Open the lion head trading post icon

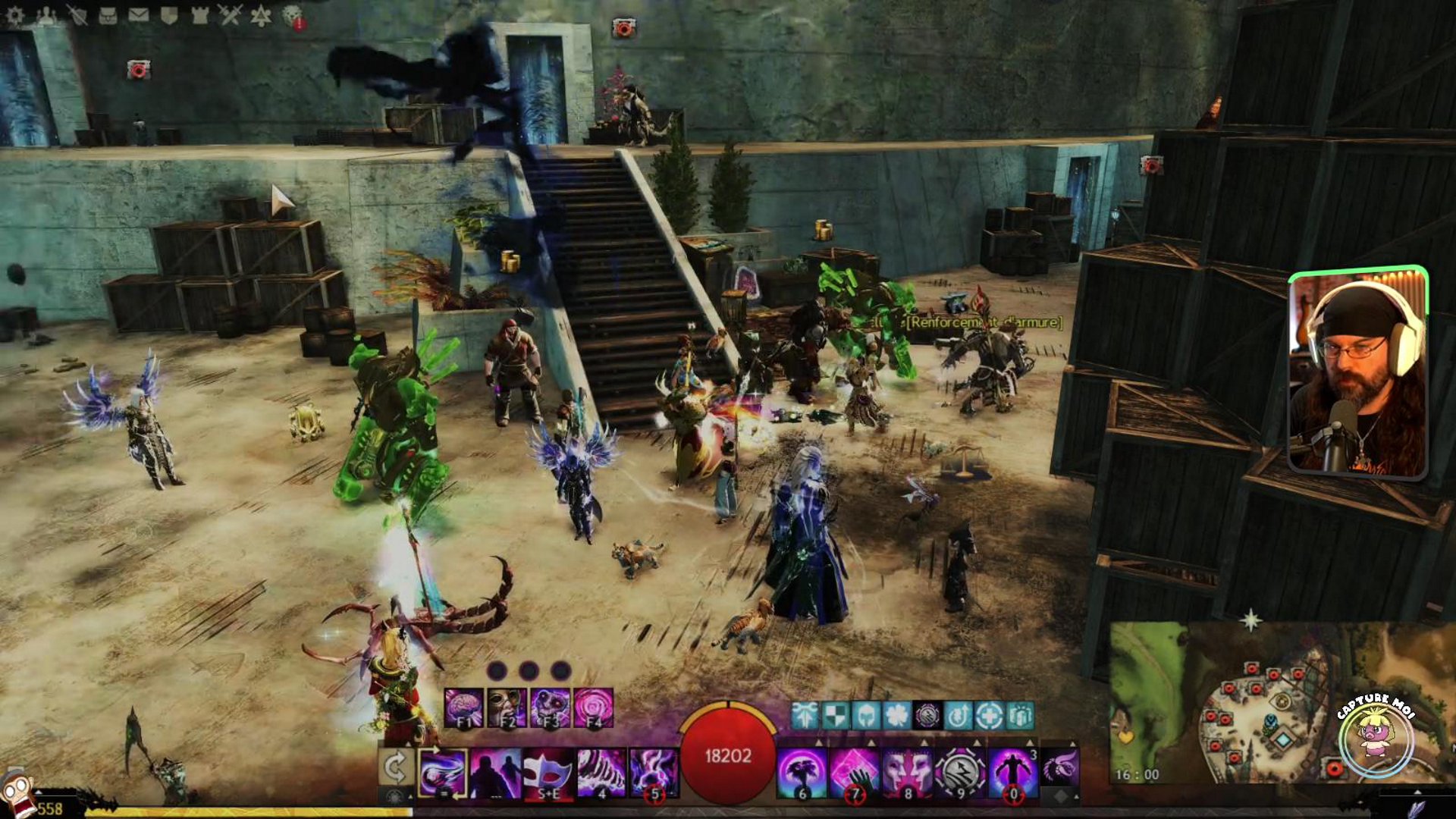293,15
